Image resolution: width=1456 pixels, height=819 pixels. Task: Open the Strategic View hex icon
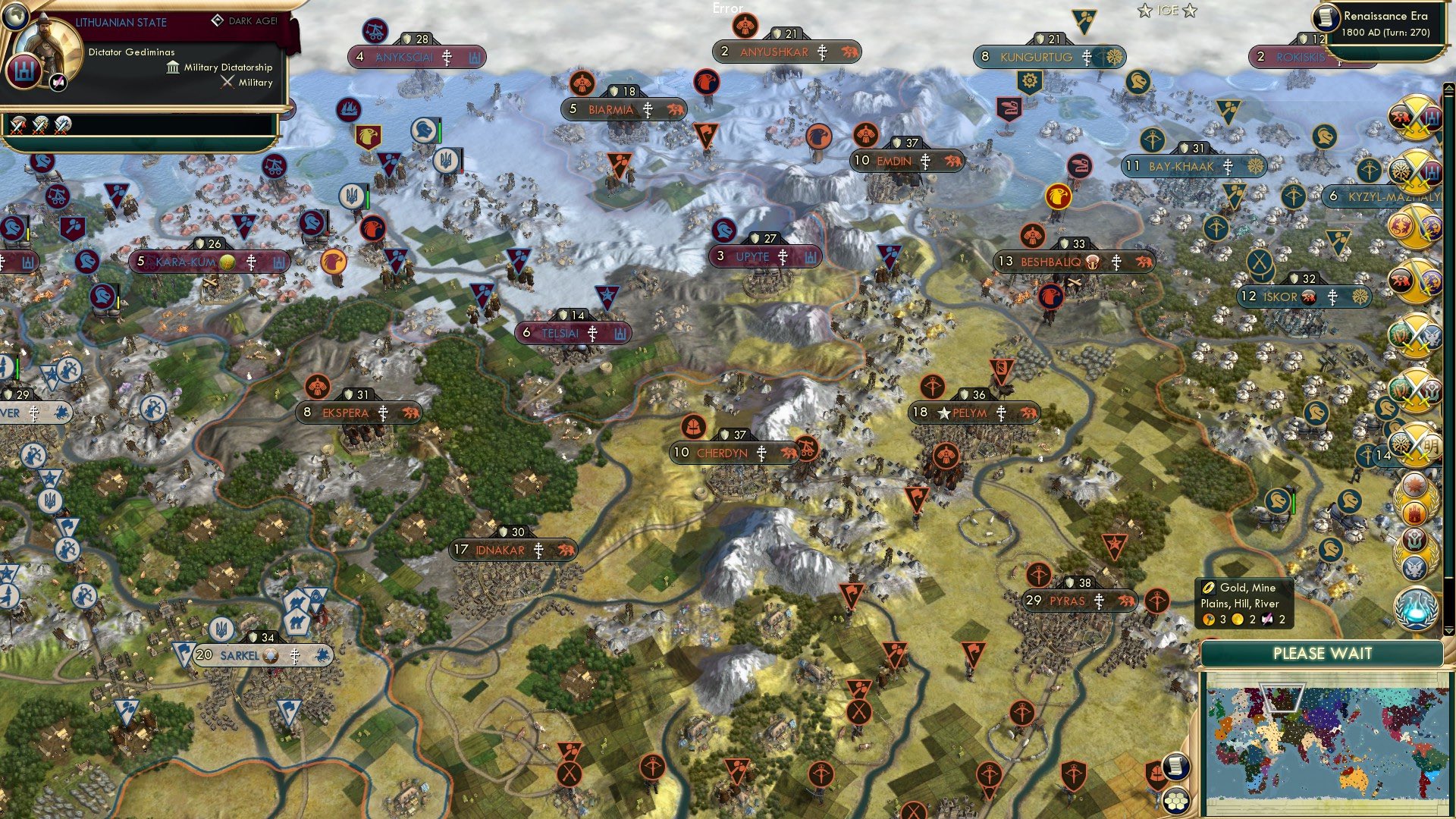pos(1177,802)
